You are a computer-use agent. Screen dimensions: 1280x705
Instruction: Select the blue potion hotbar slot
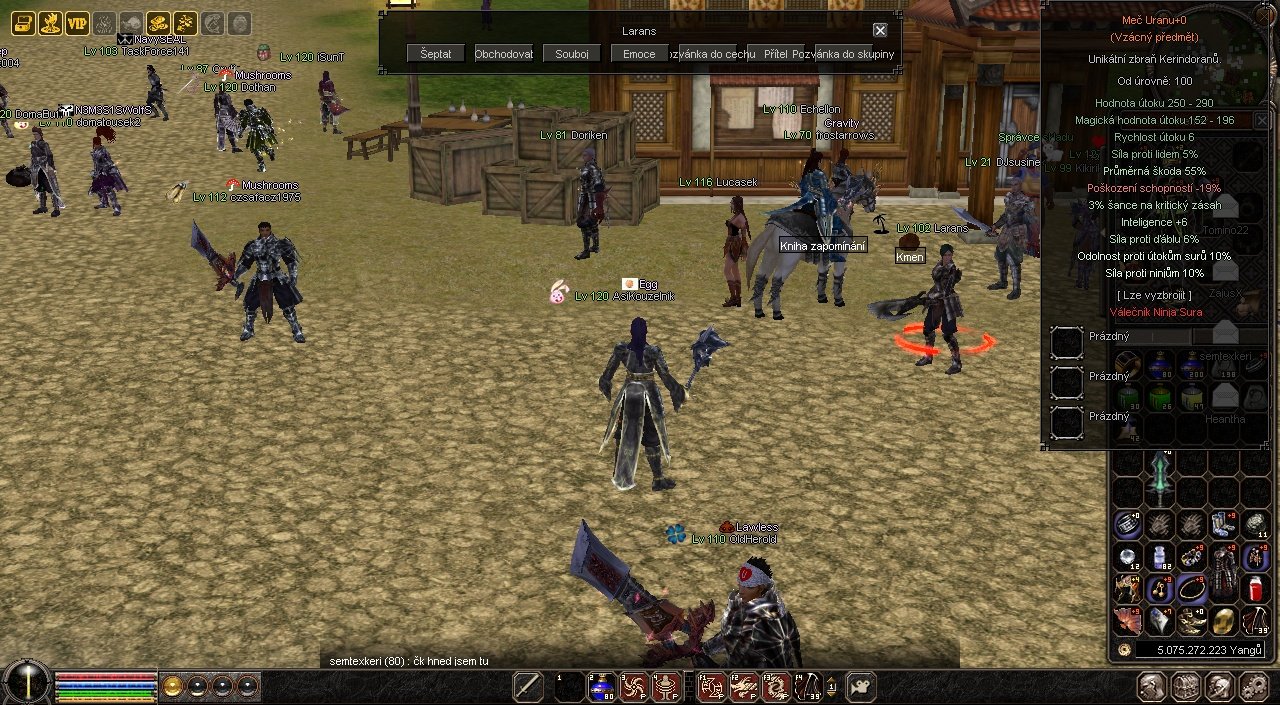[x=602, y=686]
